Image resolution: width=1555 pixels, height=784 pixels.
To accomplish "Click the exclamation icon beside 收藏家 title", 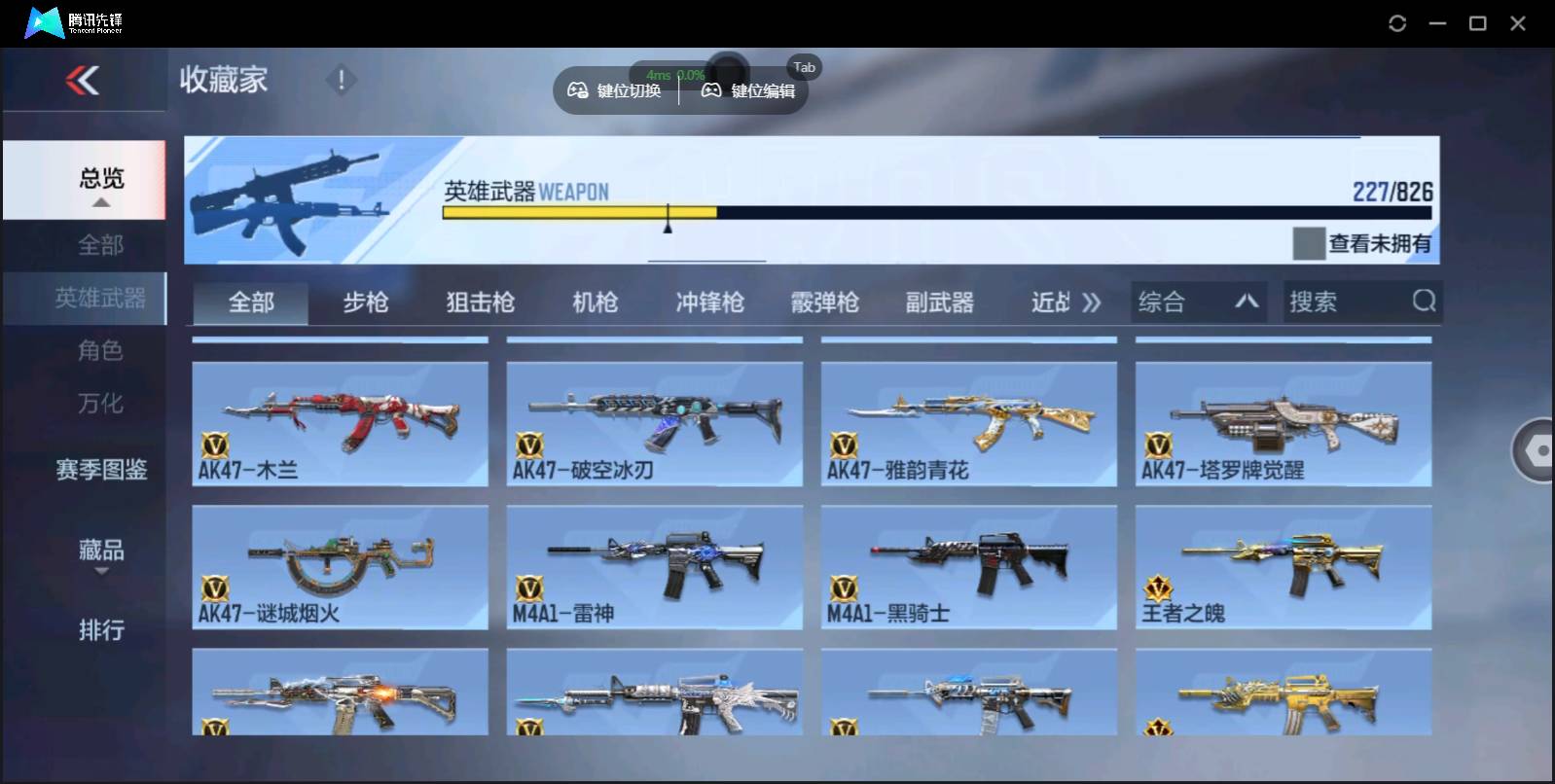I will [x=342, y=80].
